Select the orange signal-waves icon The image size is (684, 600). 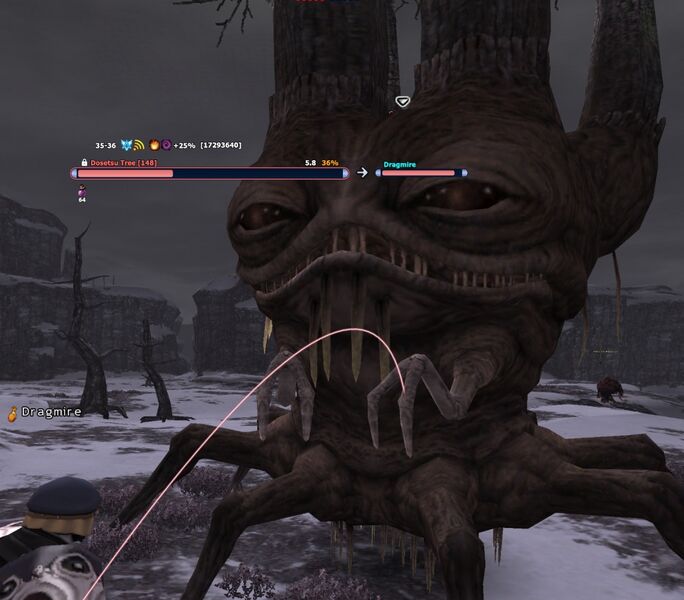(140, 146)
